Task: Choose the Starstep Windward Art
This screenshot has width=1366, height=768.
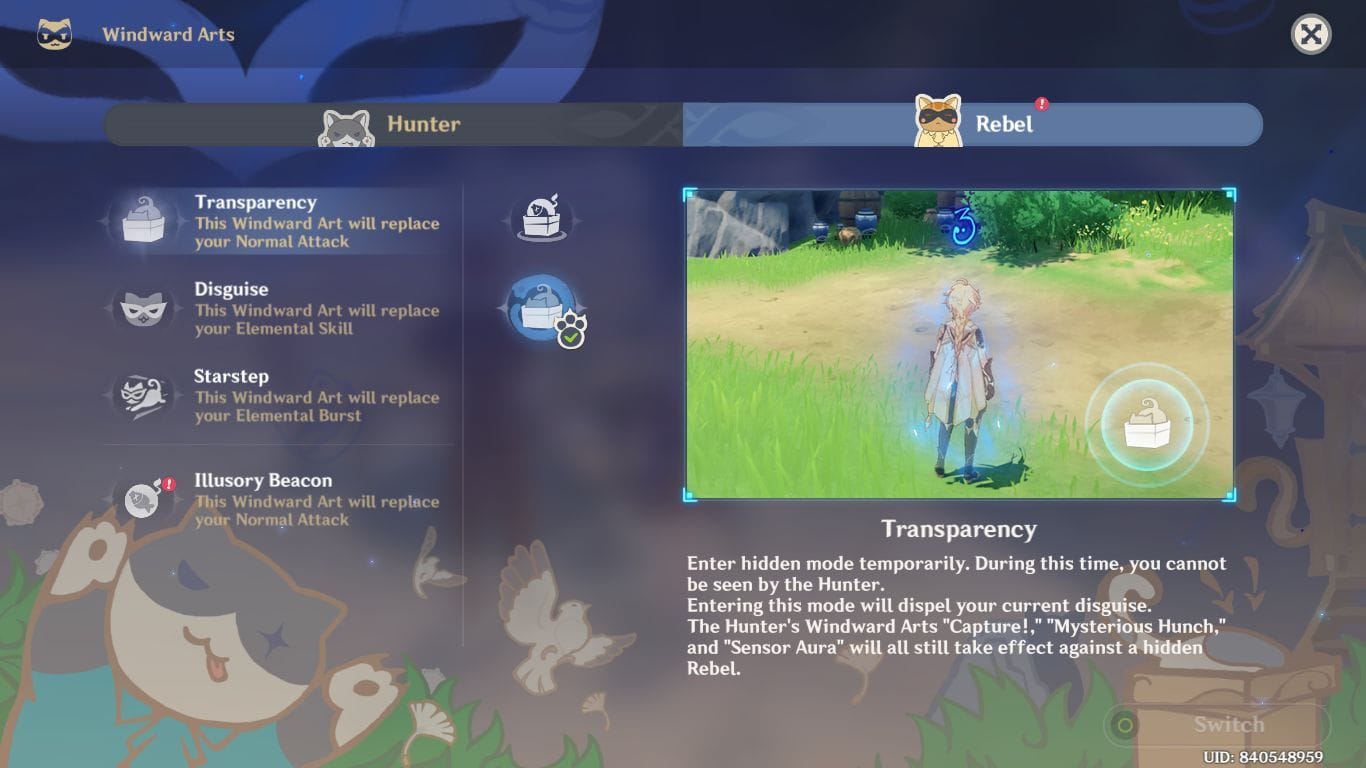Action: point(282,395)
